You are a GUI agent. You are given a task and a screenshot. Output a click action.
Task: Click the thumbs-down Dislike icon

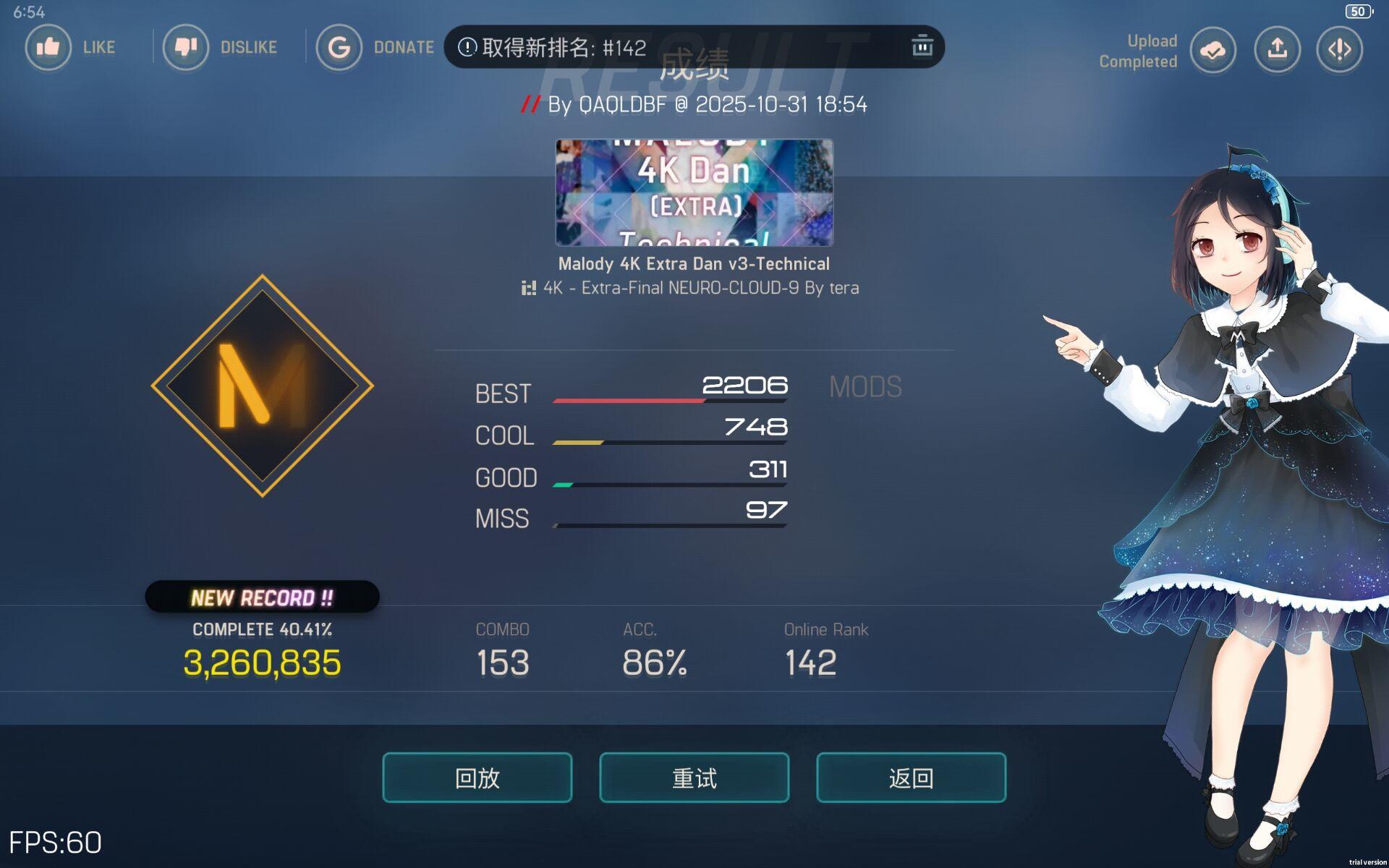pos(187,48)
